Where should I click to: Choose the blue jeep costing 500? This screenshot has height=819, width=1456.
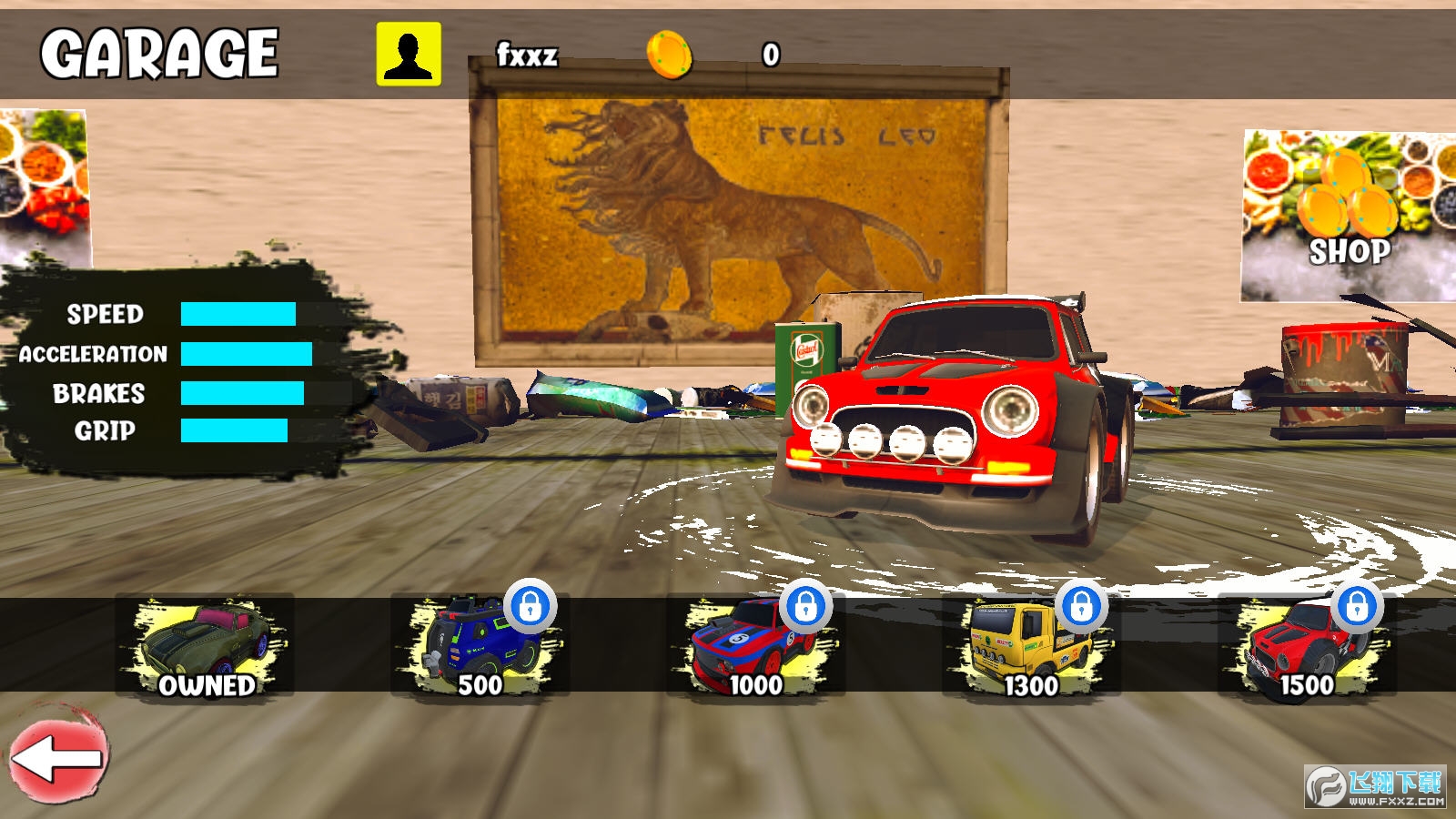480,645
